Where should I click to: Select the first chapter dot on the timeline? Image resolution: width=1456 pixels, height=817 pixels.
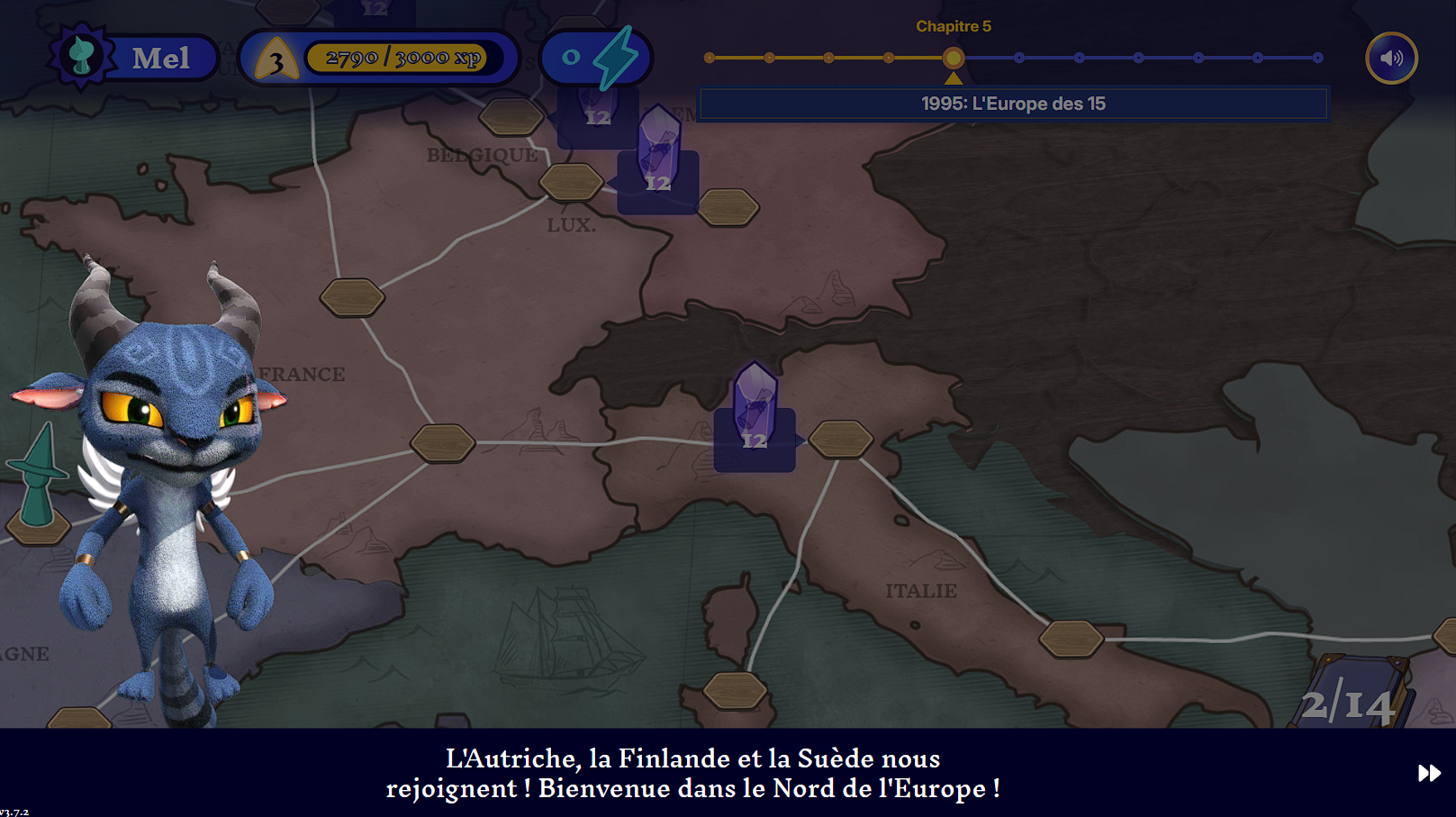pyautogui.click(x=710, y=59)
